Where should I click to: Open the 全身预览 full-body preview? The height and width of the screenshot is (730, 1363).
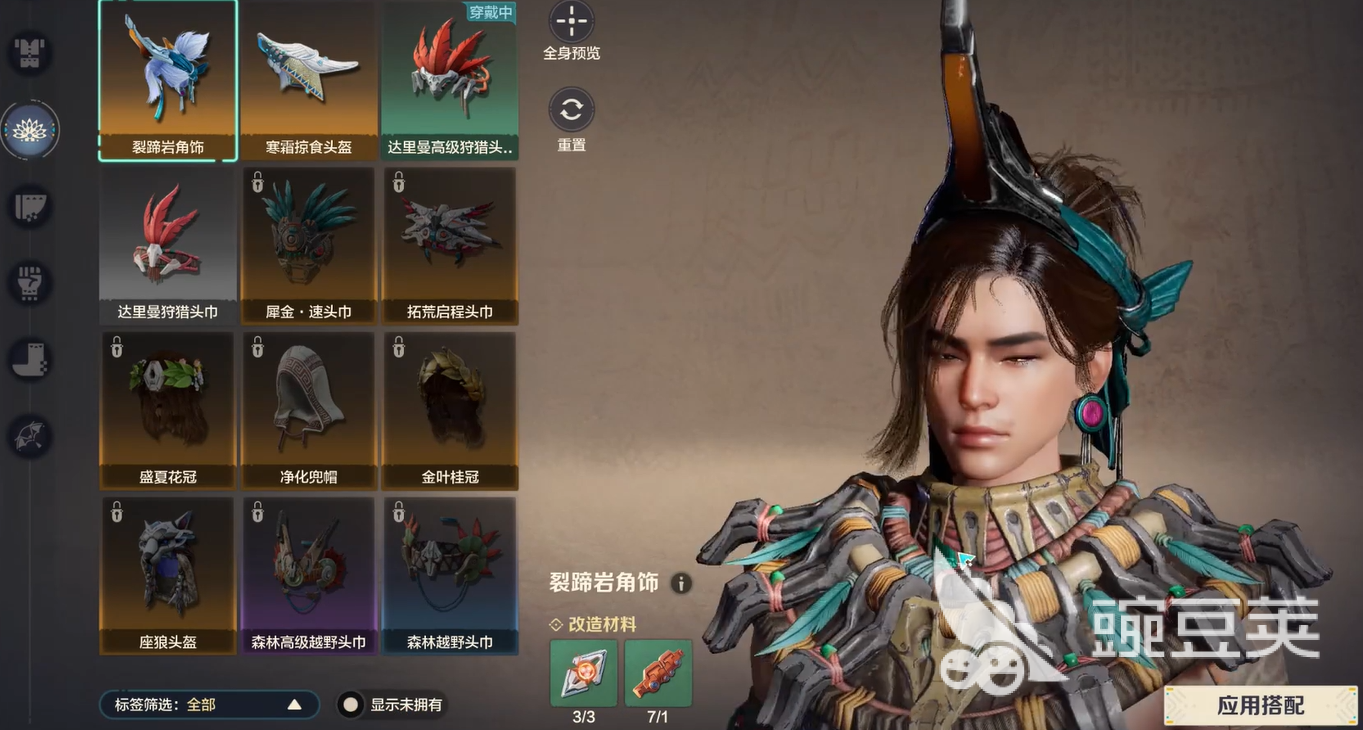(x=571, y=22)
